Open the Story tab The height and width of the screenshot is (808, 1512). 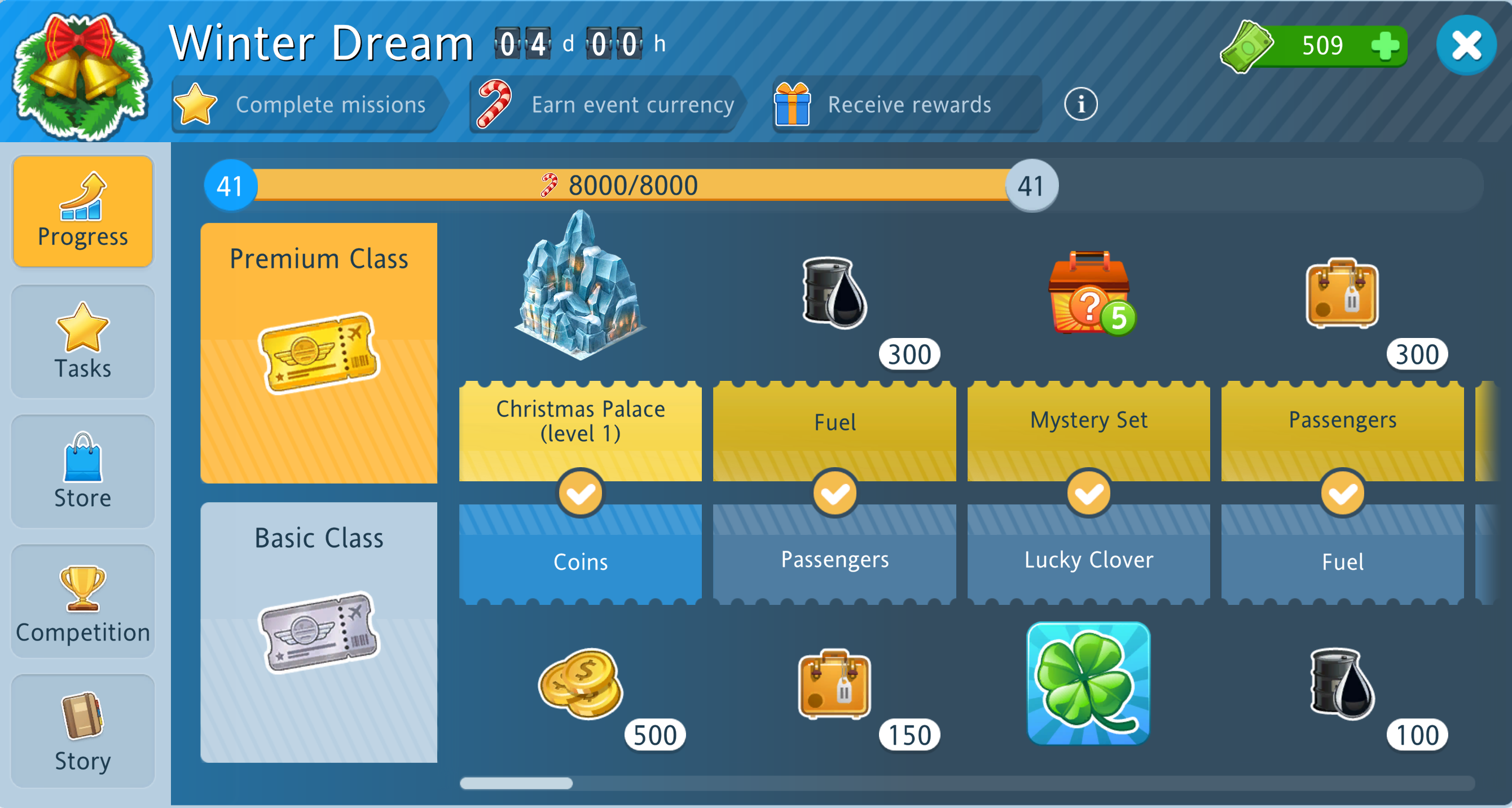click(83, 731)
